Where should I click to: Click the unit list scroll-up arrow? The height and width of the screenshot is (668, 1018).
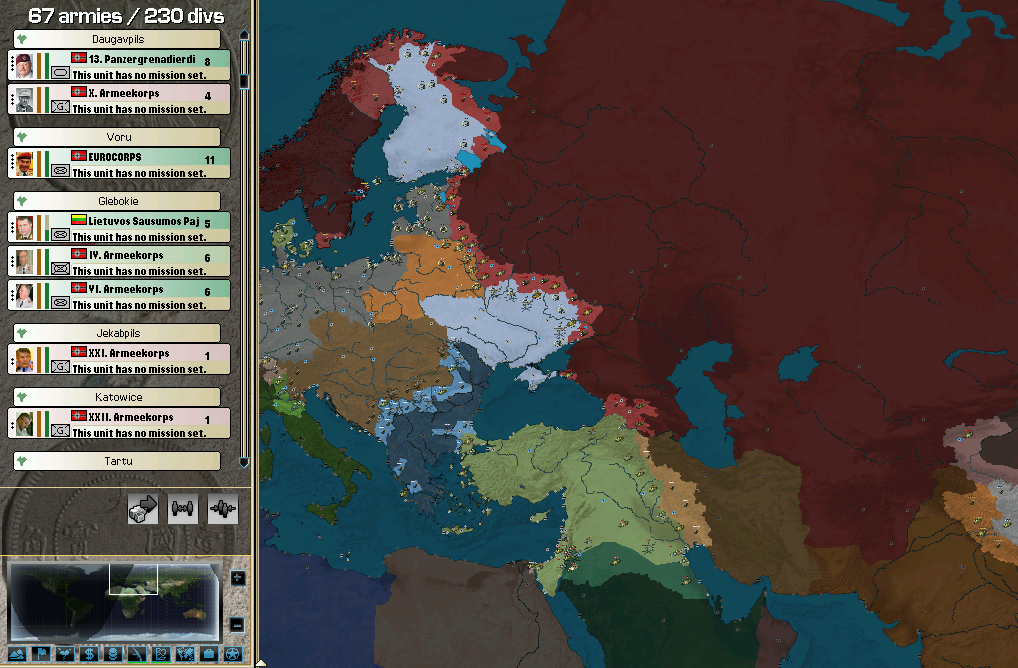(244, 37)
